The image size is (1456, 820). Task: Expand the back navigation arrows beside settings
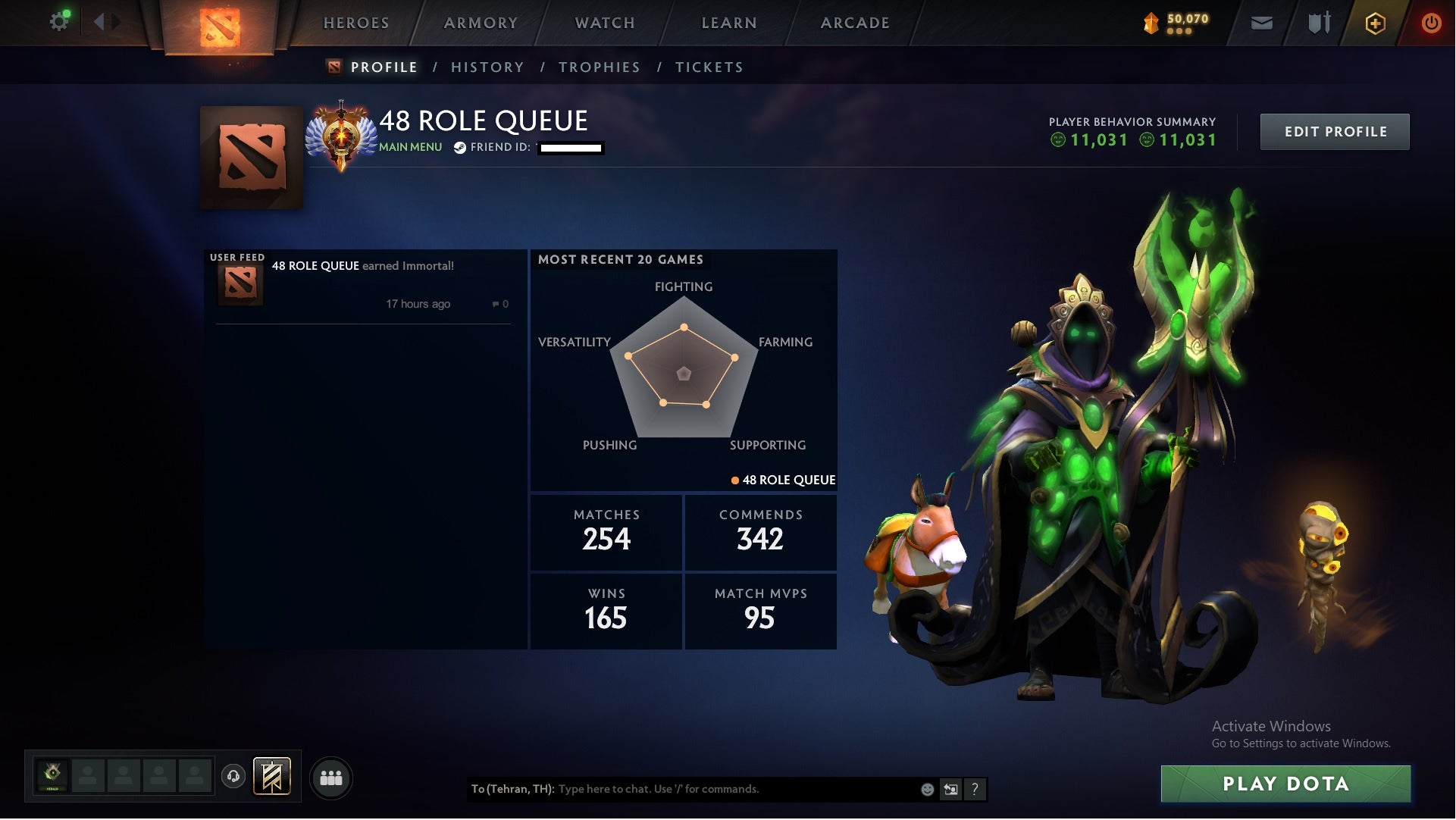pyautogui.click(x=106, y=20)
